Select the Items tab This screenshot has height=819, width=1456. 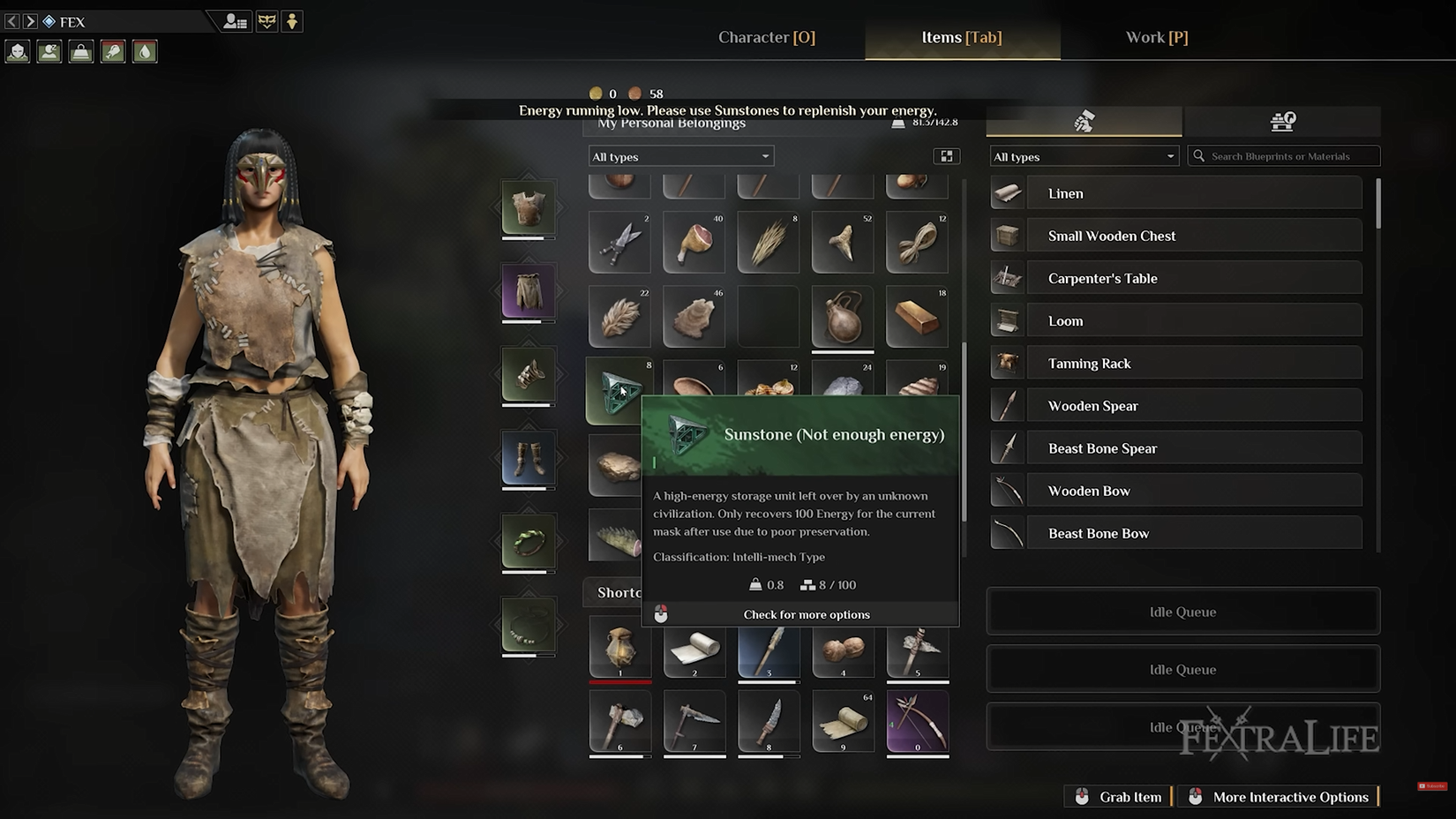tap(961, 37)
